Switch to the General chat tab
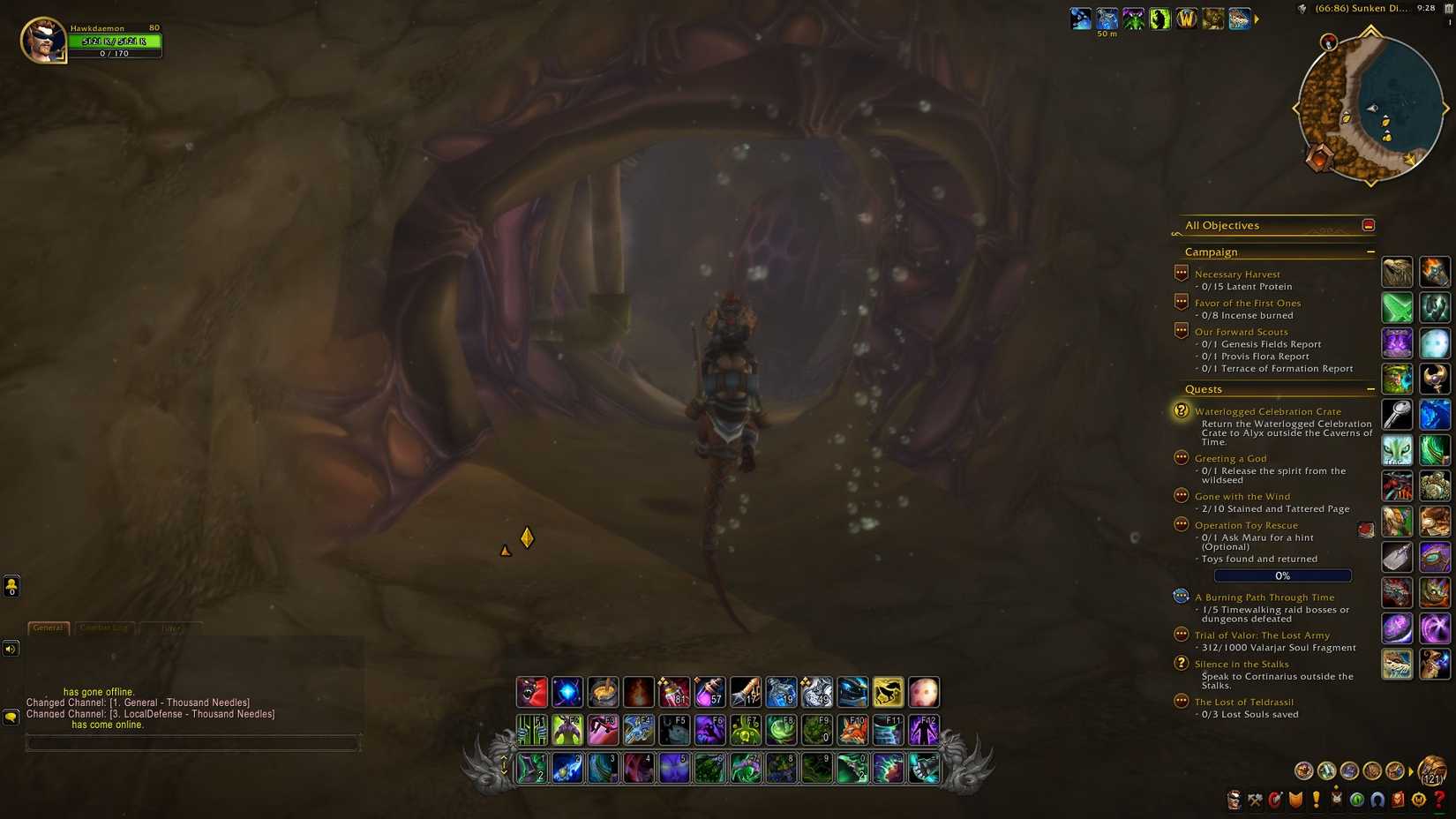Image resolution: width=1456 pixels, height=819 pixels. tap(47, 627)
